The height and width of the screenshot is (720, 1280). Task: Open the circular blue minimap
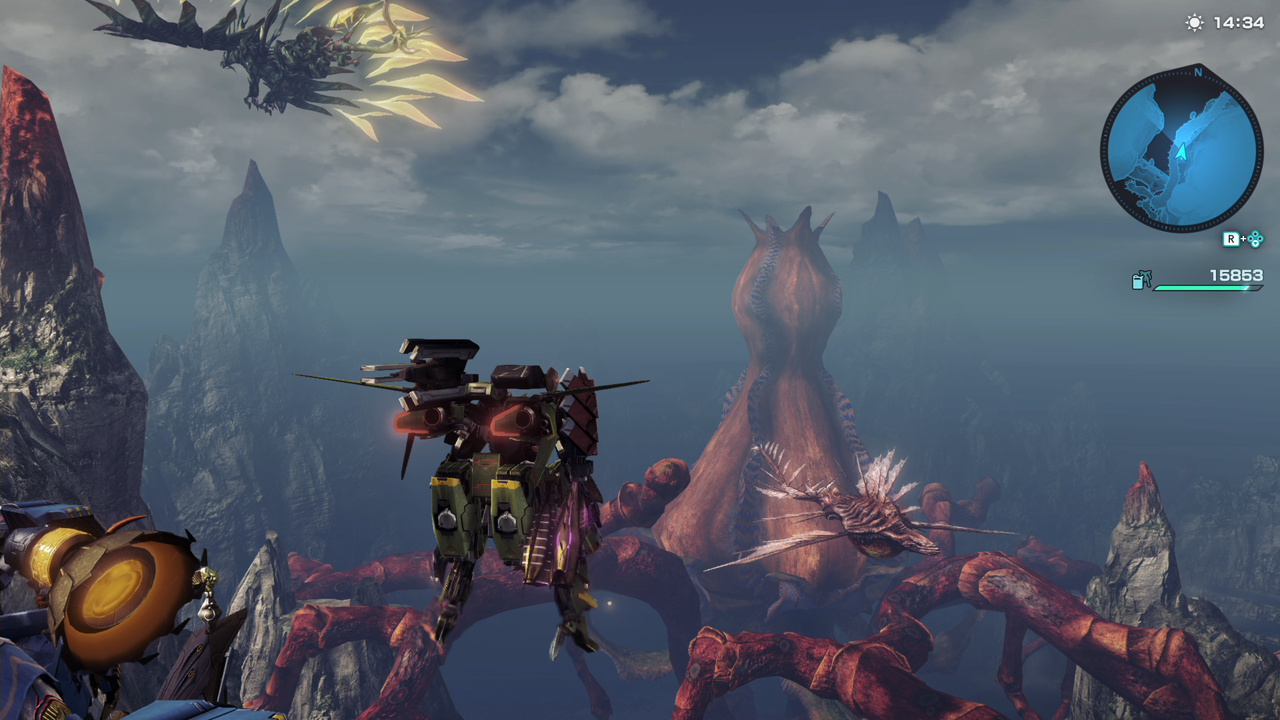tap(1181, 150)
